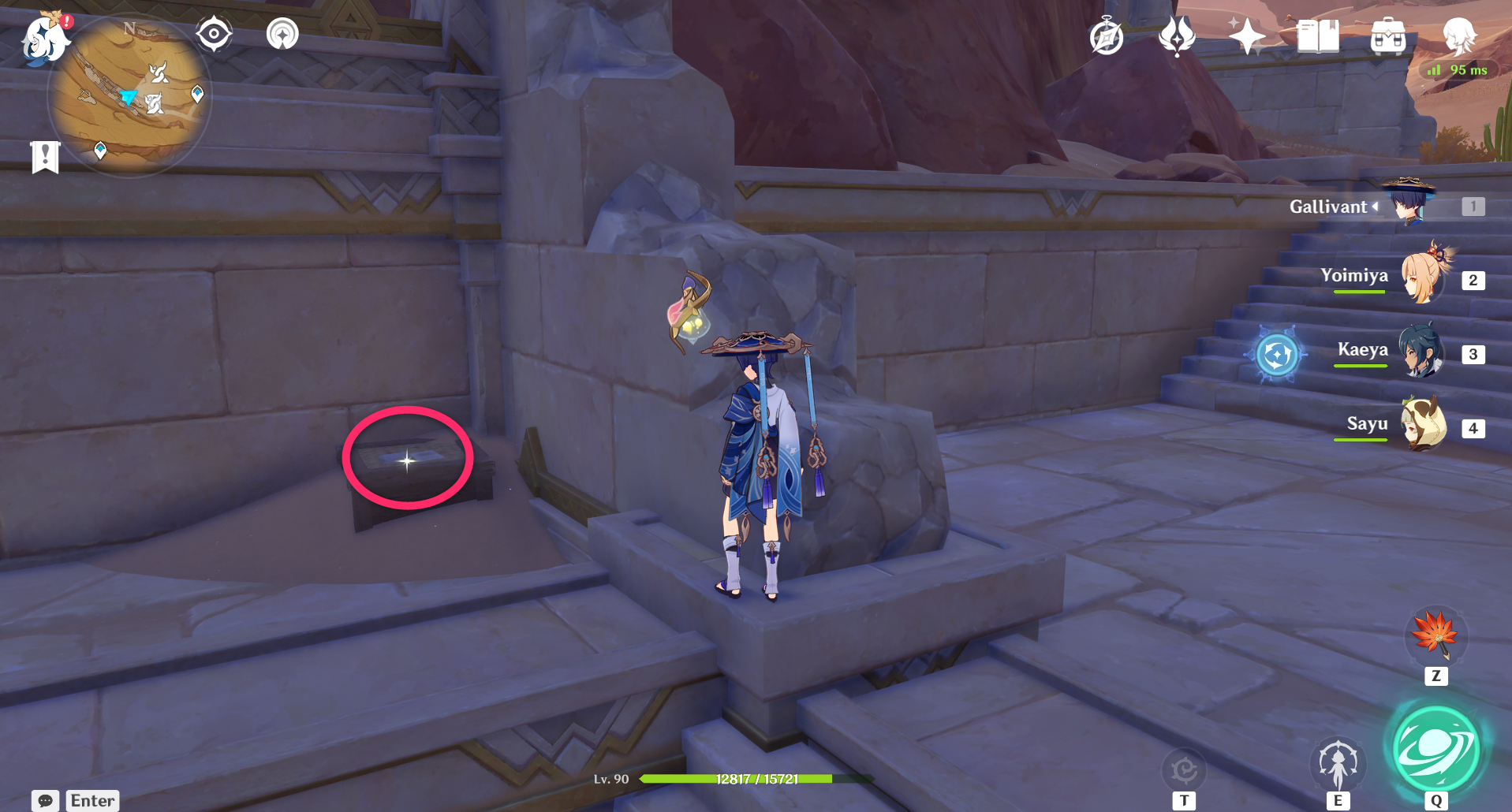1512x812 pixels.
Task: Open the Battle Pass wings icon
Action: tap(1176, 35)
